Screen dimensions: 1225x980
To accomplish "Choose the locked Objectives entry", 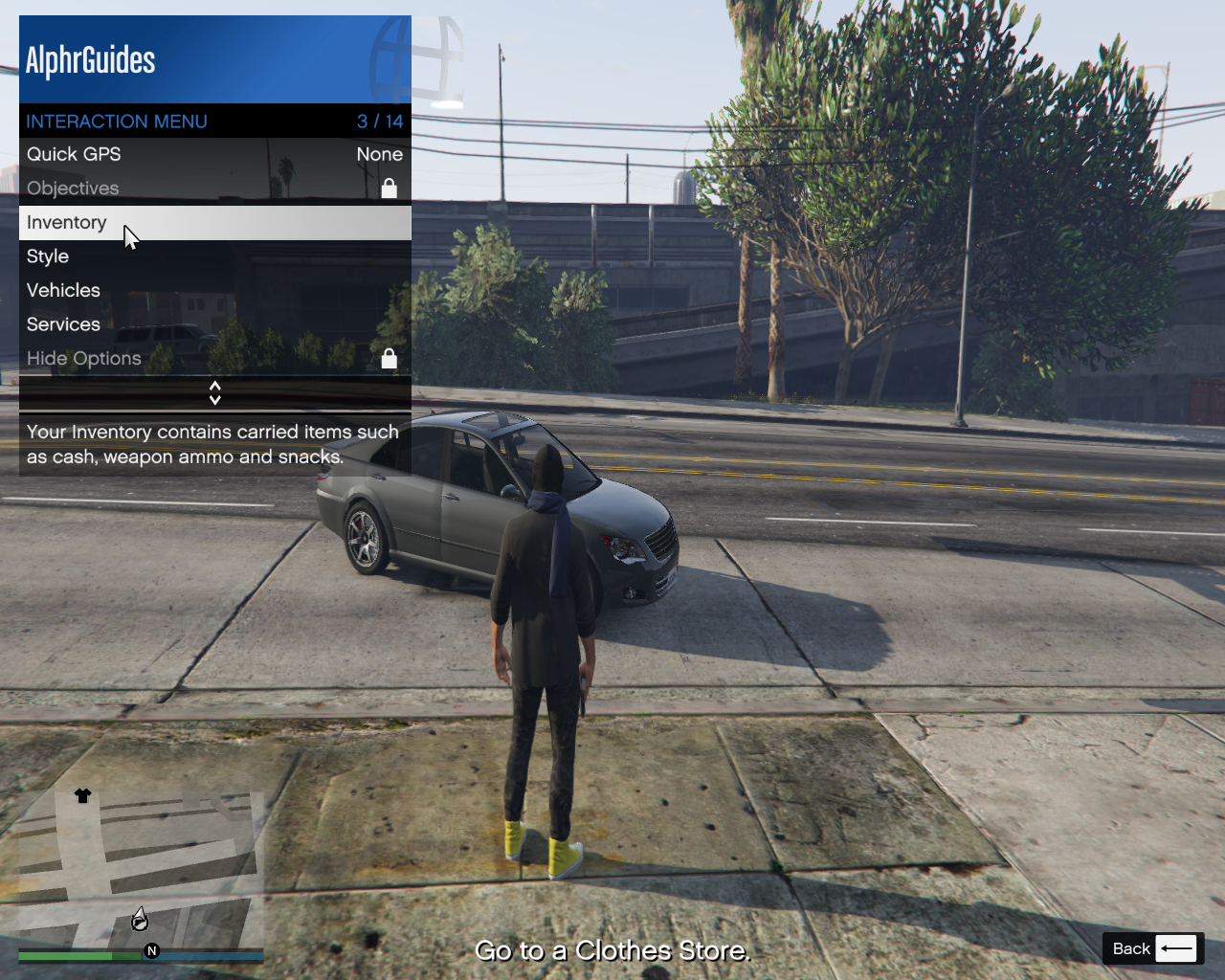I will pyautogui.click(x=214, y=189).
